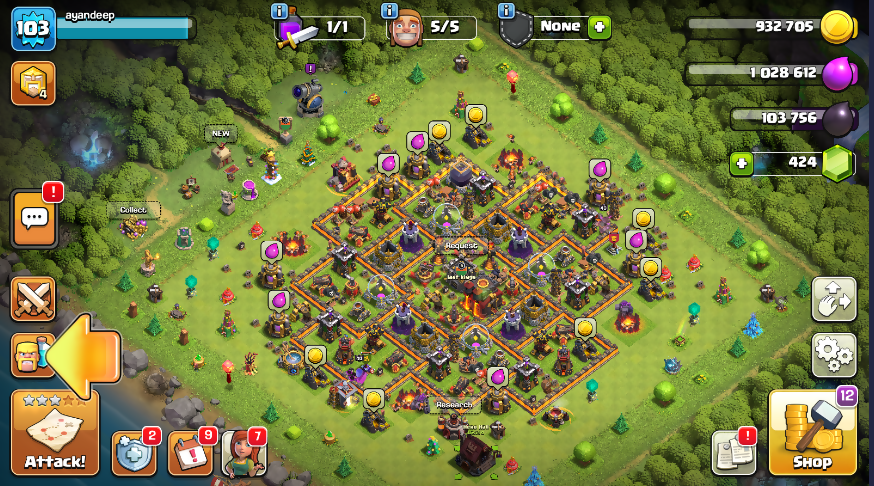The image size is (874, 486).
Task: Show info for the 5/5 builders
Action: pos(390,11)
